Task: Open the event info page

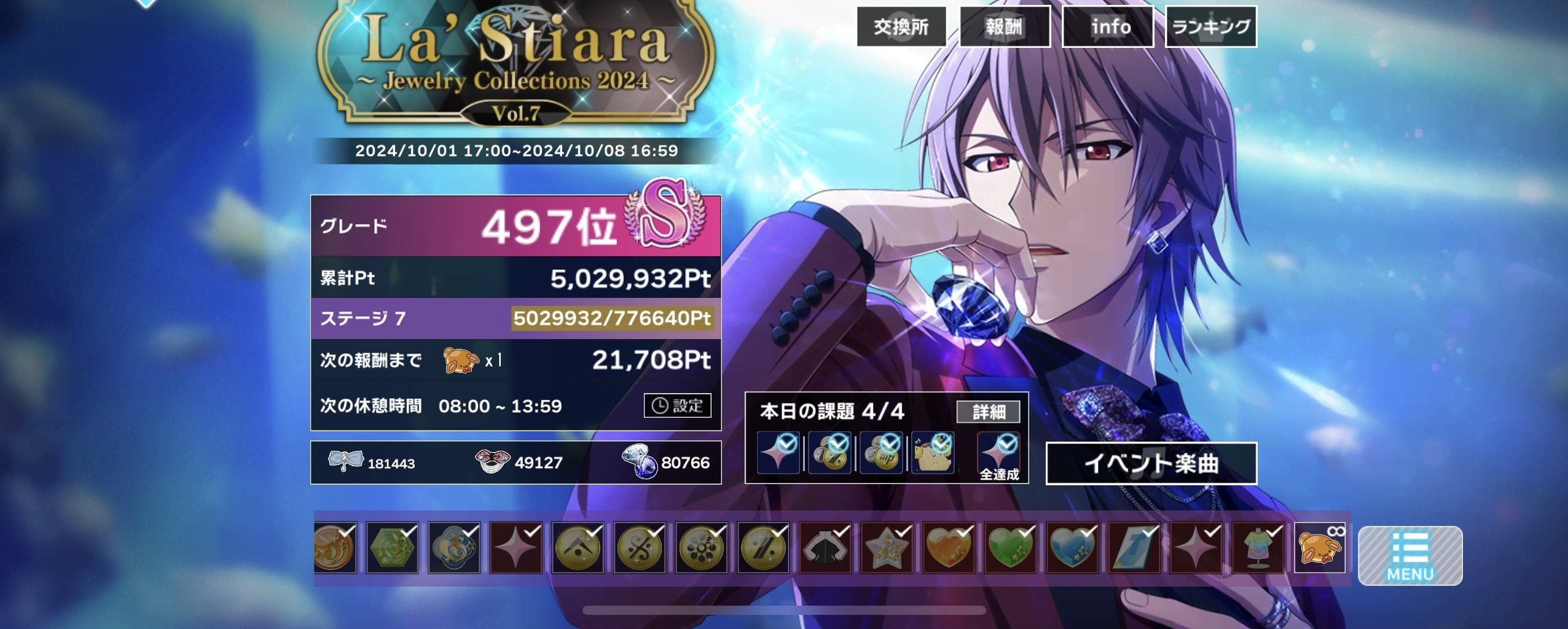Action: coord(1107,26)
